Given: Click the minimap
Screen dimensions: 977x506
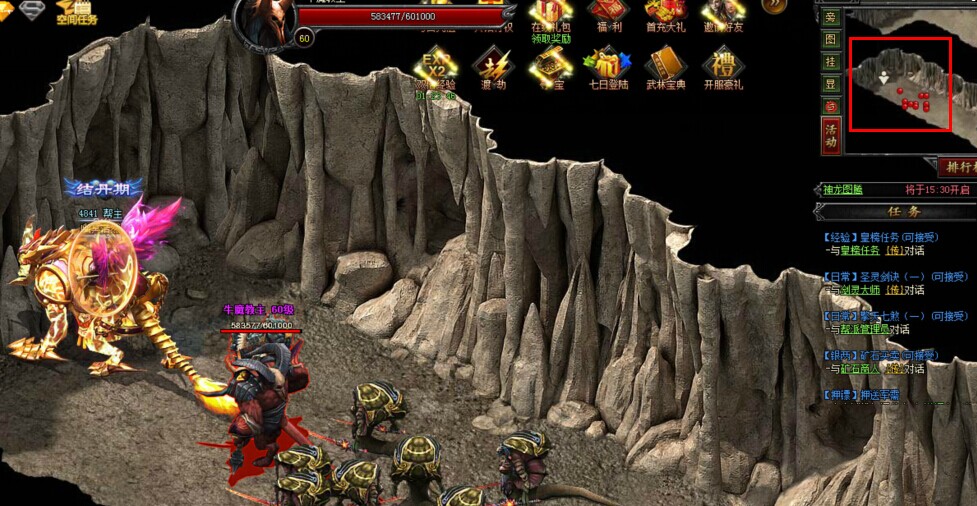Looking at the screenshot, I should click(x=899, y=84).
